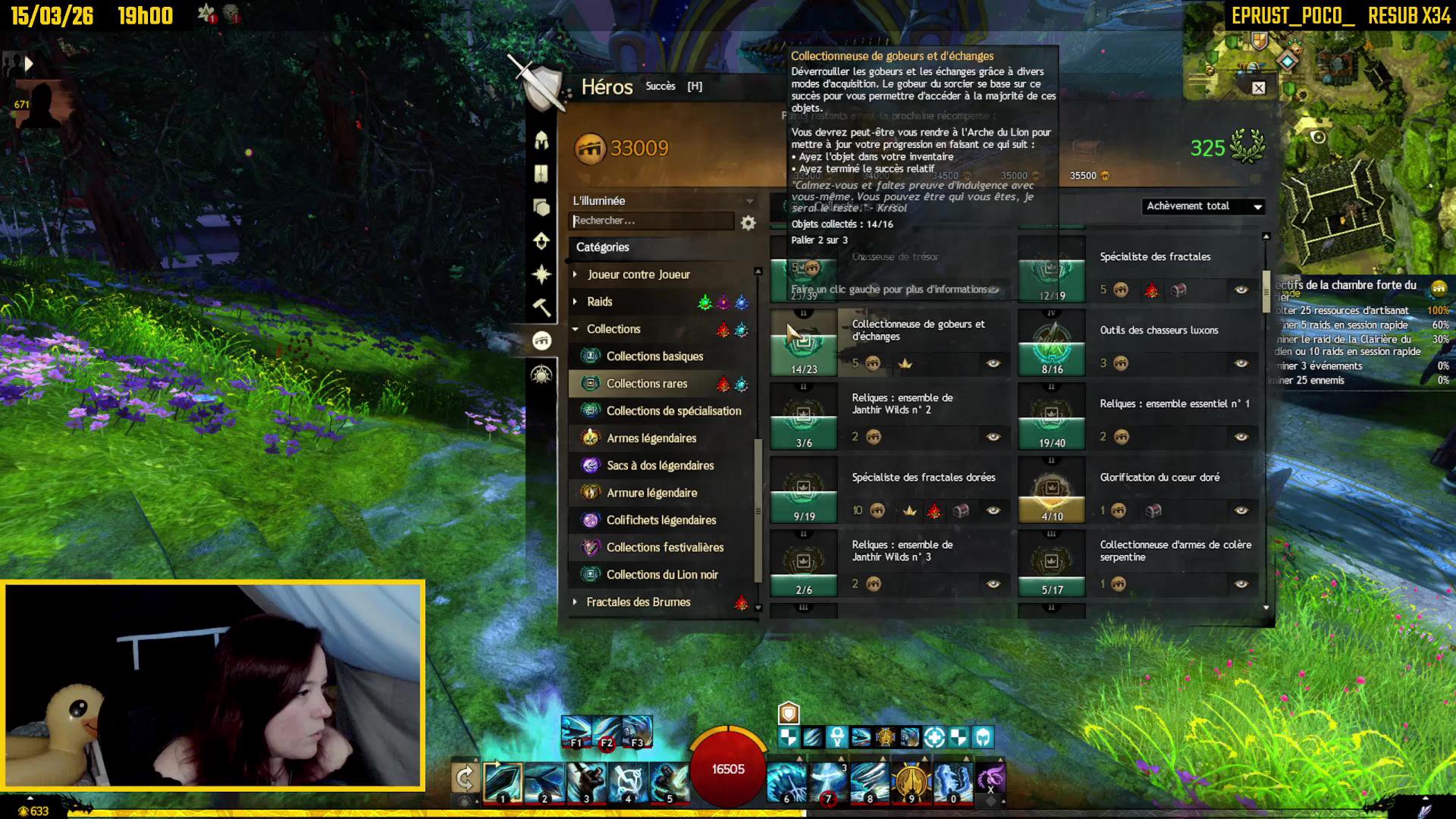The width and height of the screenshot is (1456, 819).
Task: Open the L'illuminée title dropdown
Action: pyautogui.click(x=662, y=201)
